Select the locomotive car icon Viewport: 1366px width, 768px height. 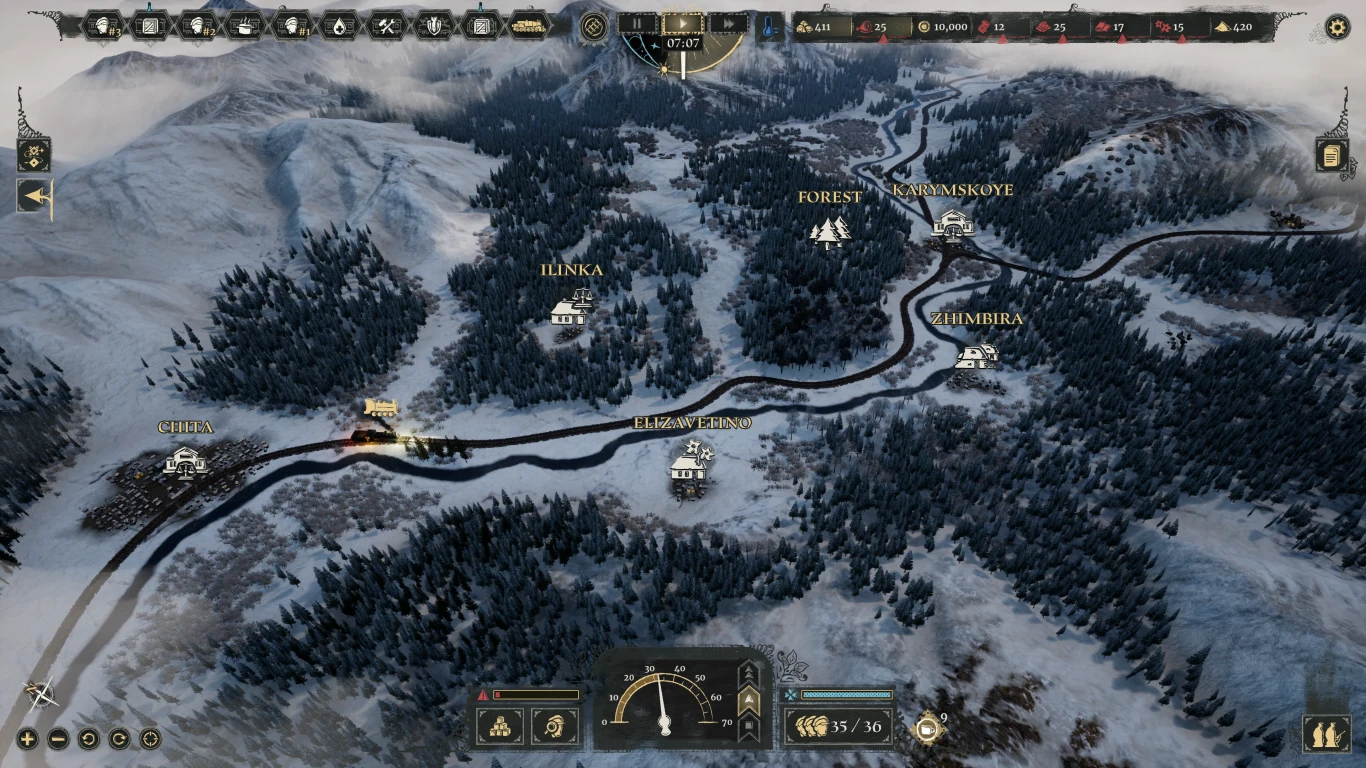[x=530, y=26]
